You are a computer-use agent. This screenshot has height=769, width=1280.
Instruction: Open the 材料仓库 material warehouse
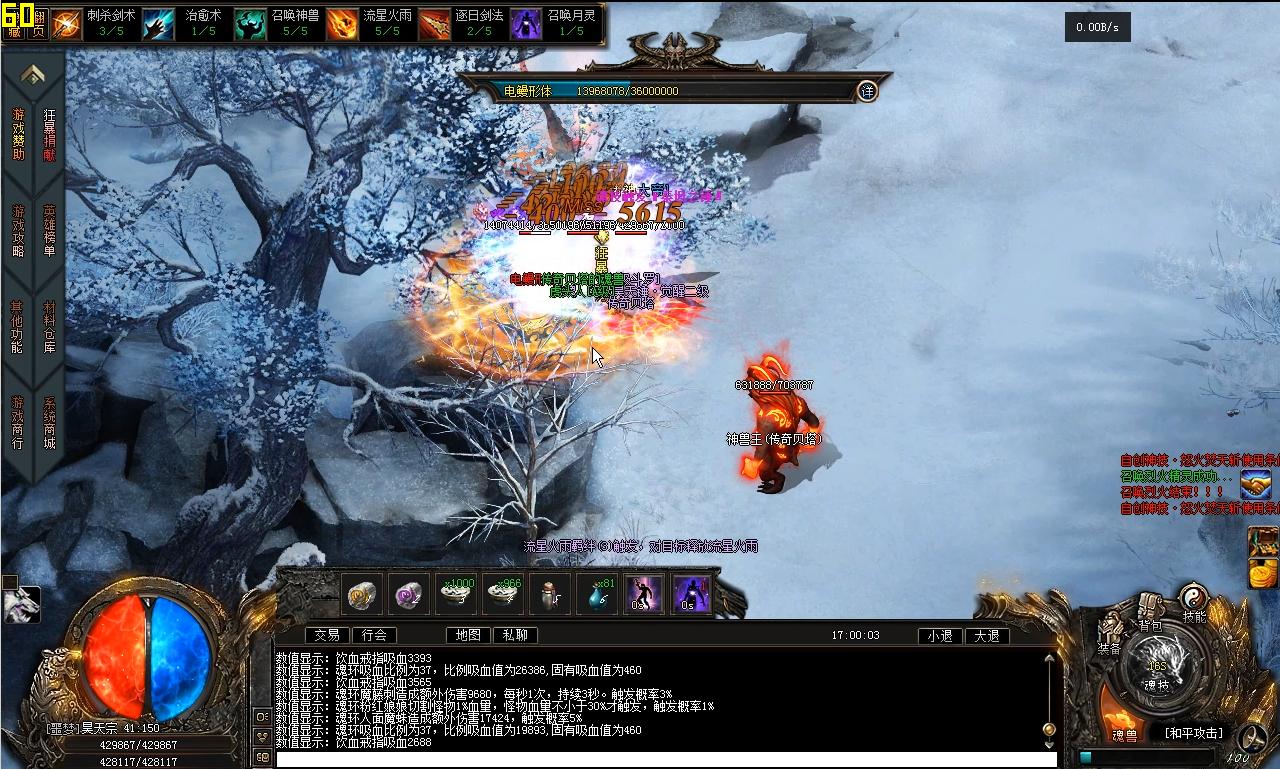[50, 327]
